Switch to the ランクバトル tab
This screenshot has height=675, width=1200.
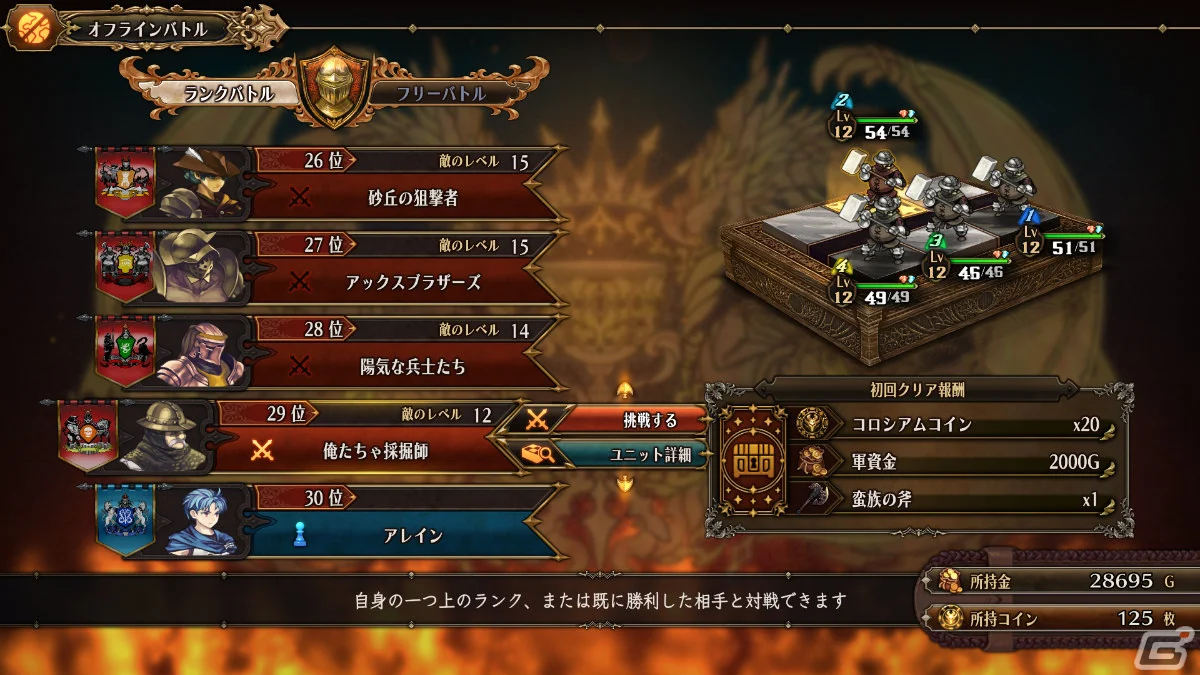[222, 93]
